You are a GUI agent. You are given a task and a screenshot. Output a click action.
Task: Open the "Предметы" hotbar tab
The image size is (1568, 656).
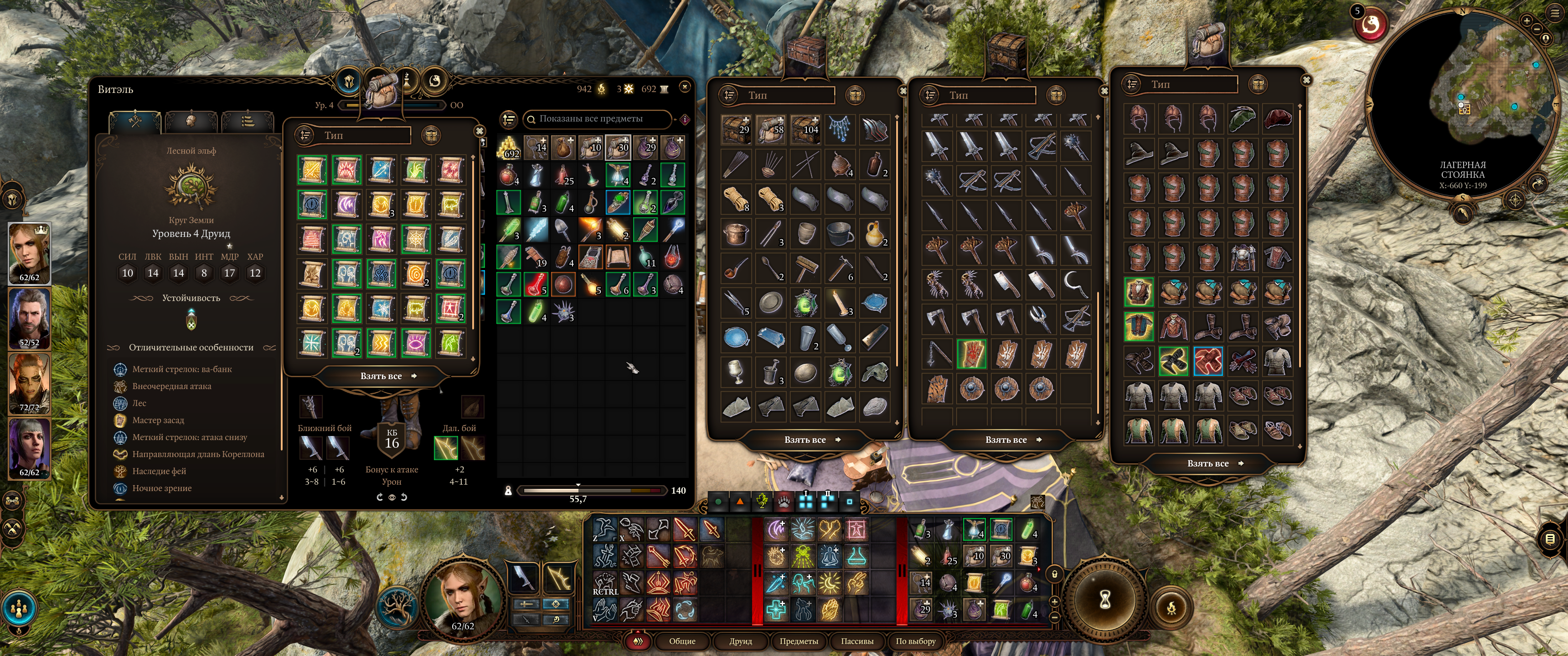pos(799,641)
